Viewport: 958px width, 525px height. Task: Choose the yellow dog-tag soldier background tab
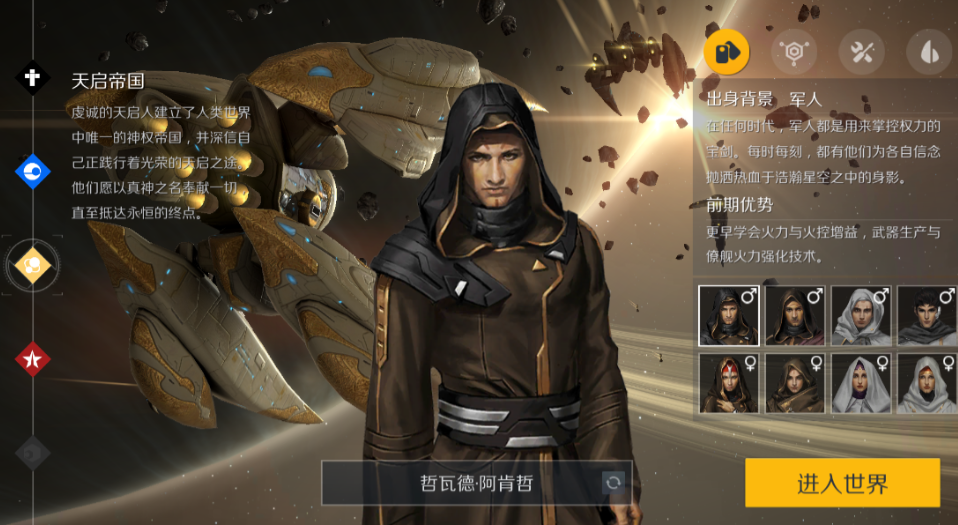pyautogui.click(x=726, y=53)
